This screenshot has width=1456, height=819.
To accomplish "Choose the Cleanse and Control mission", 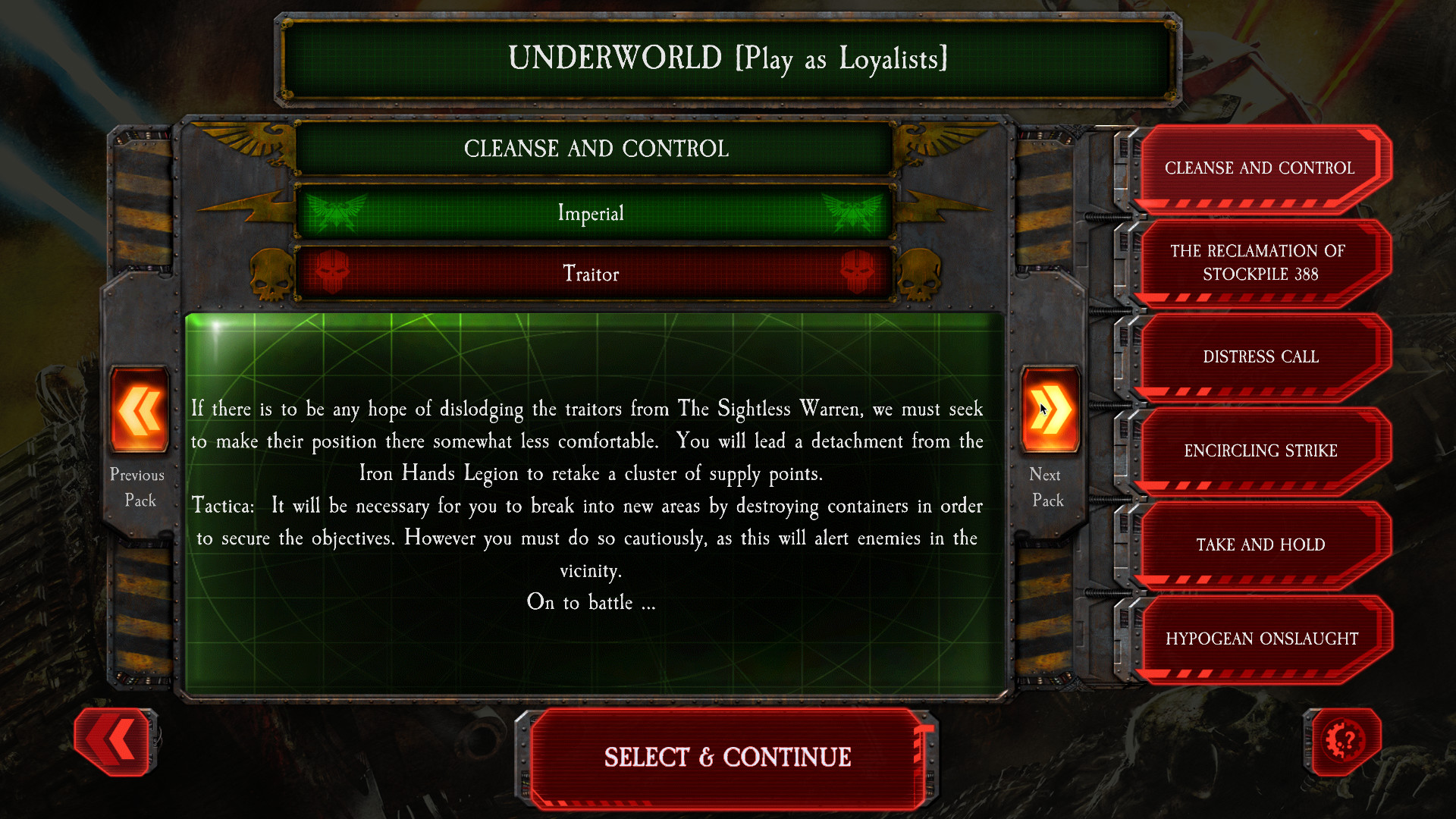I will [1260, 168].
